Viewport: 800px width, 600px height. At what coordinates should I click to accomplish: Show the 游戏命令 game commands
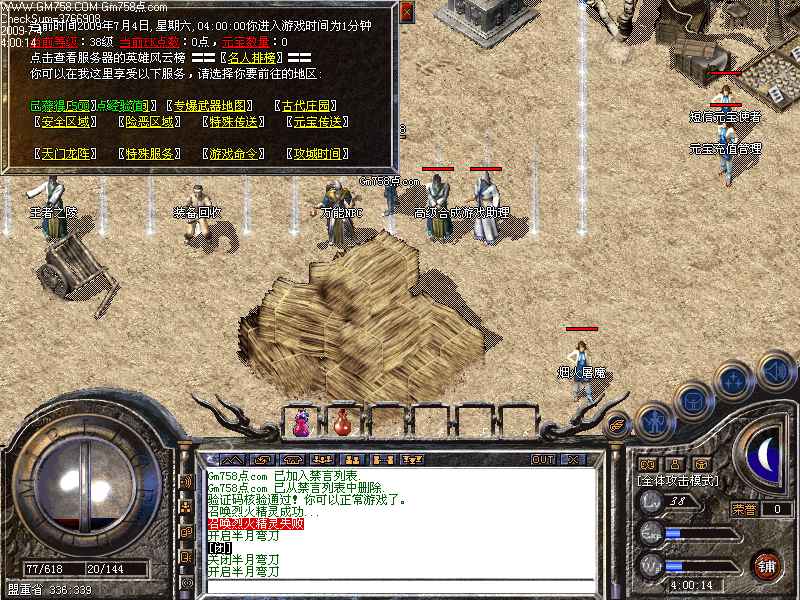[x=235, y=154]
